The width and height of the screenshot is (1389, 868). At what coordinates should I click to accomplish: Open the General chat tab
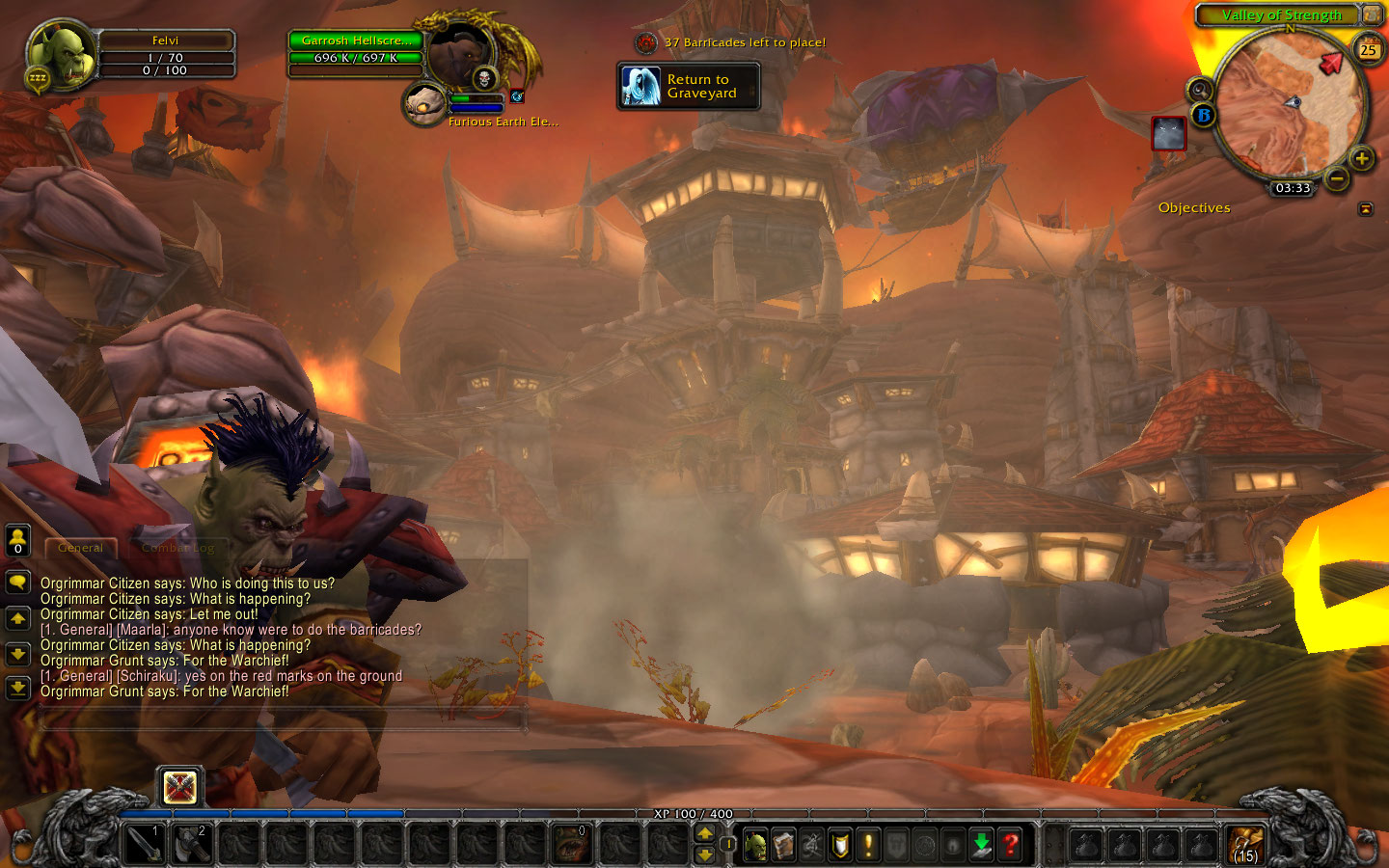80,548
